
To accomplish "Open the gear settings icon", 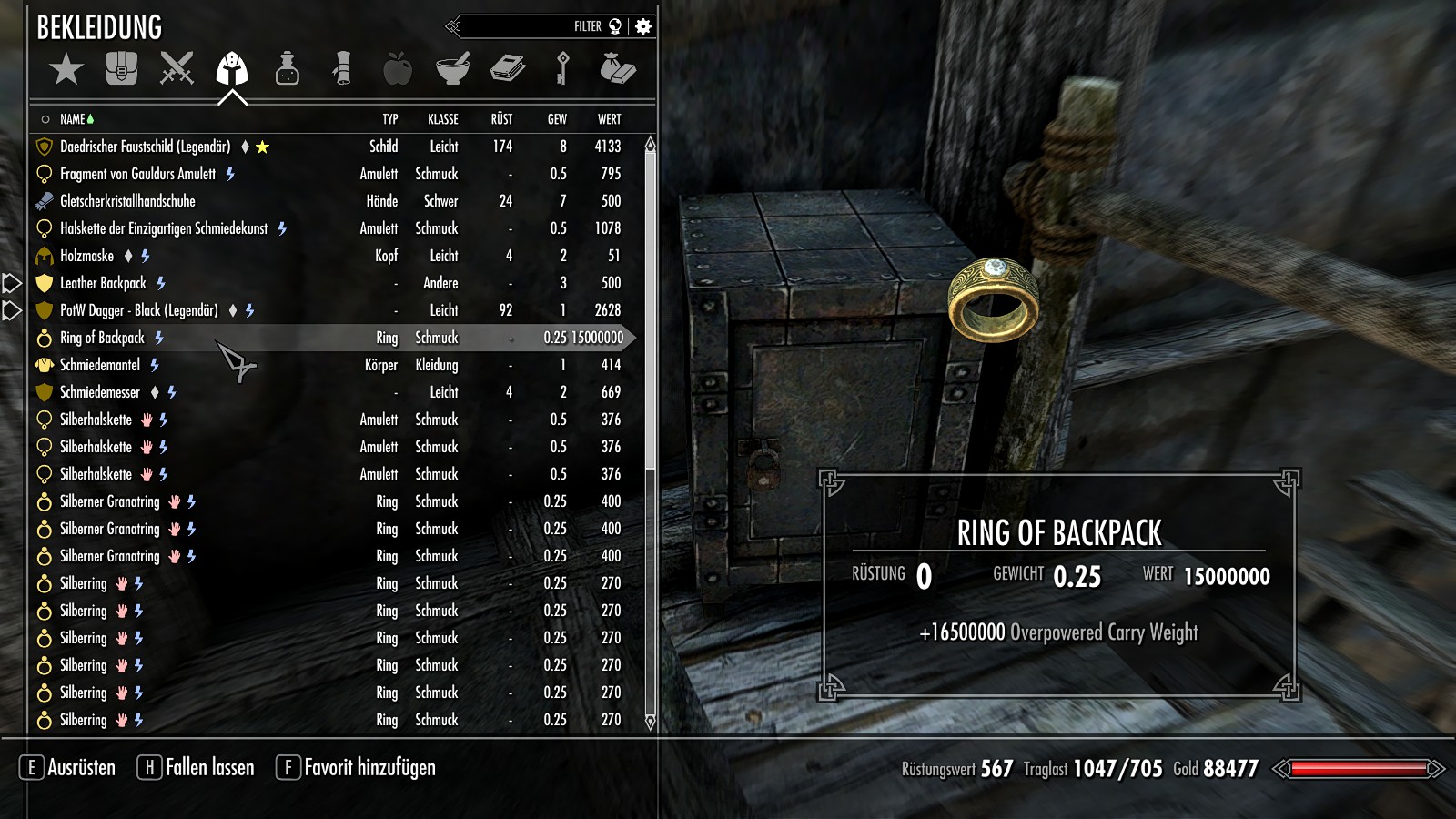I will 643,26.
